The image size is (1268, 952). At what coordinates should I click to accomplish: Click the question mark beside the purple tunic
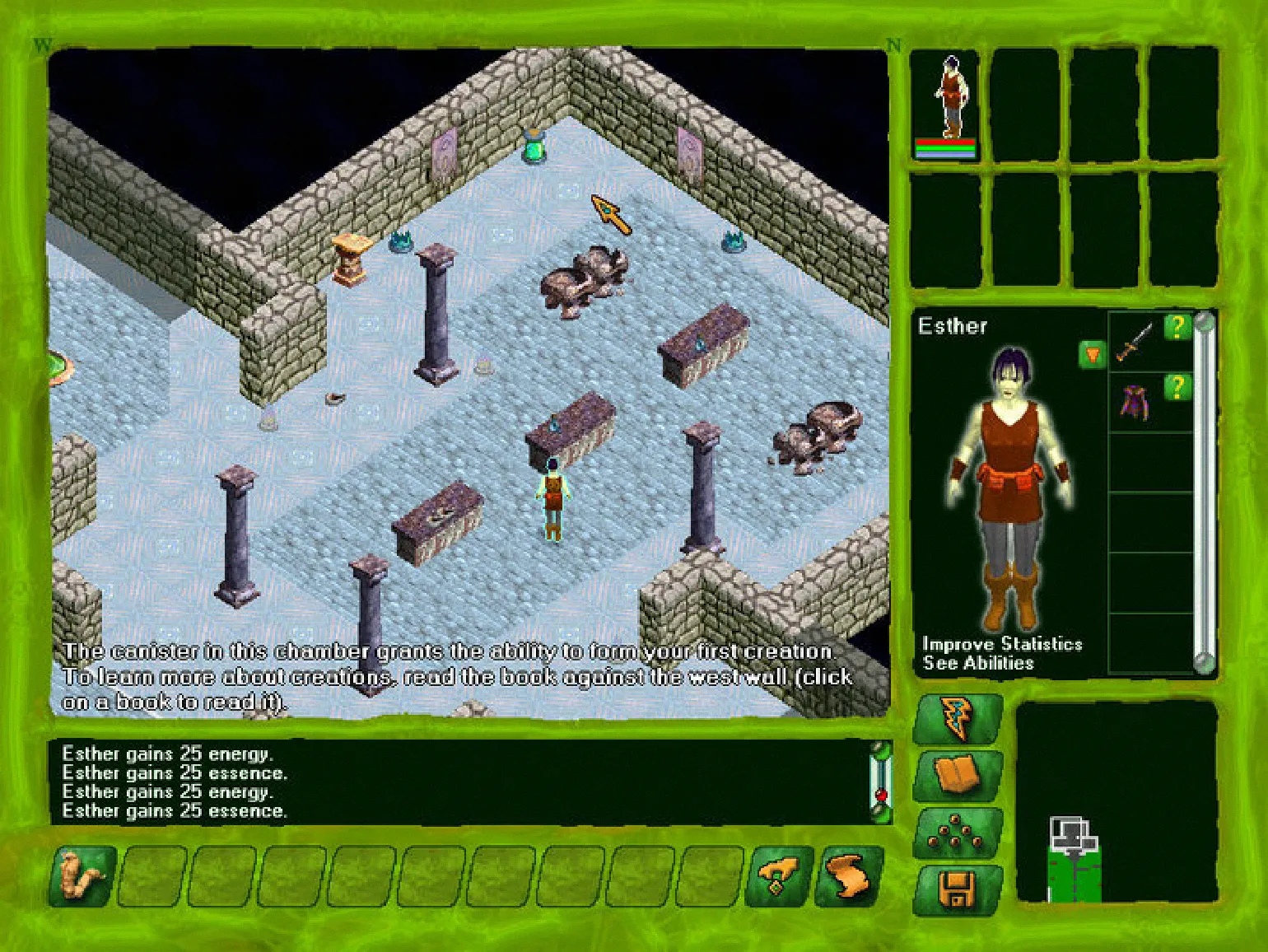point(1177,387)
